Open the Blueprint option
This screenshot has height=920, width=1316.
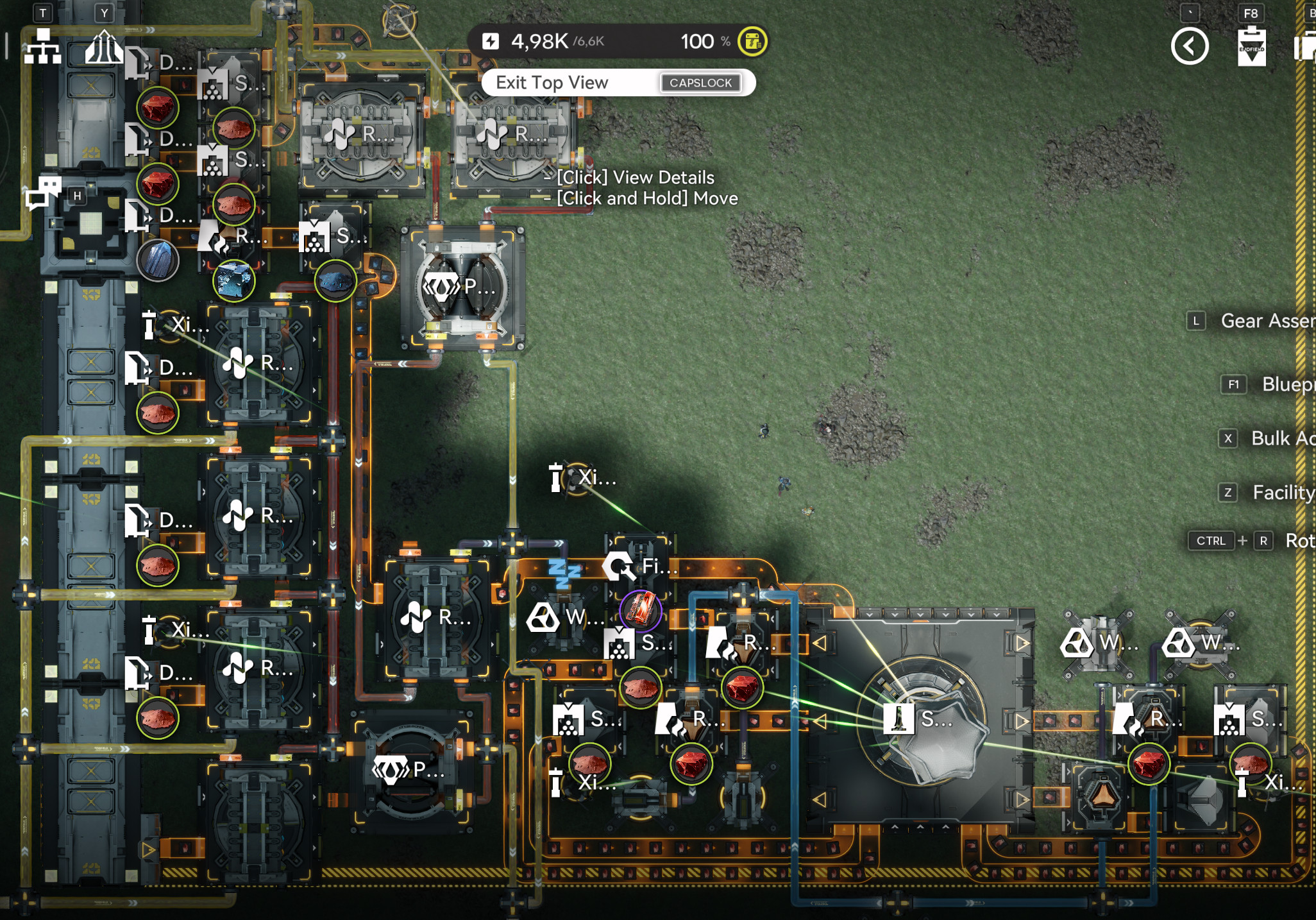point(1287,384)
